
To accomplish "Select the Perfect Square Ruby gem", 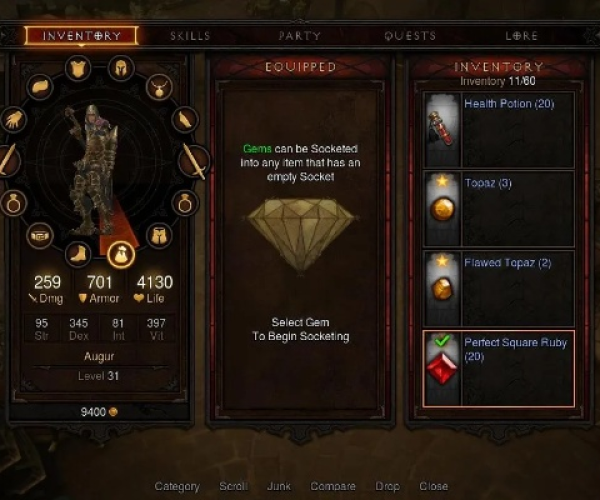I will coord(499,368).
